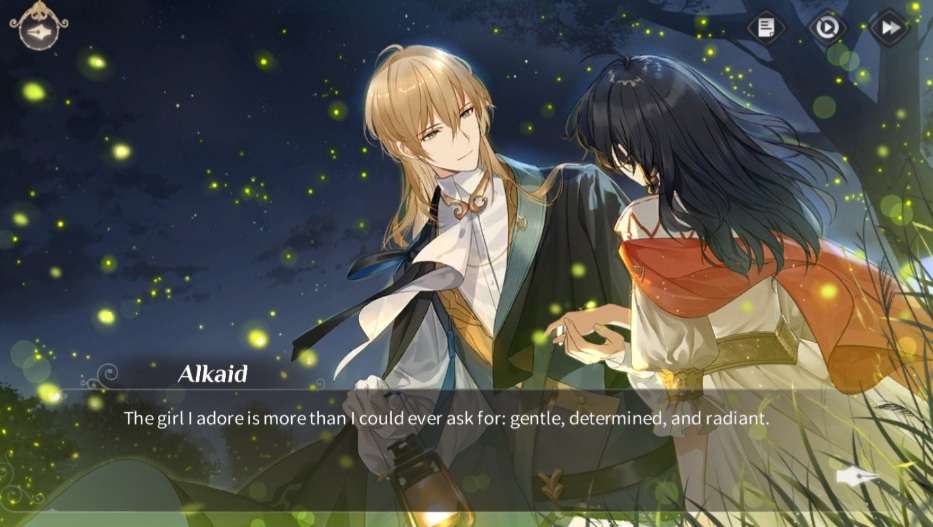This screenshot has width=933, height=527.
Task: Advance dialogue using the pen nib icon
Action: point(857,477)
